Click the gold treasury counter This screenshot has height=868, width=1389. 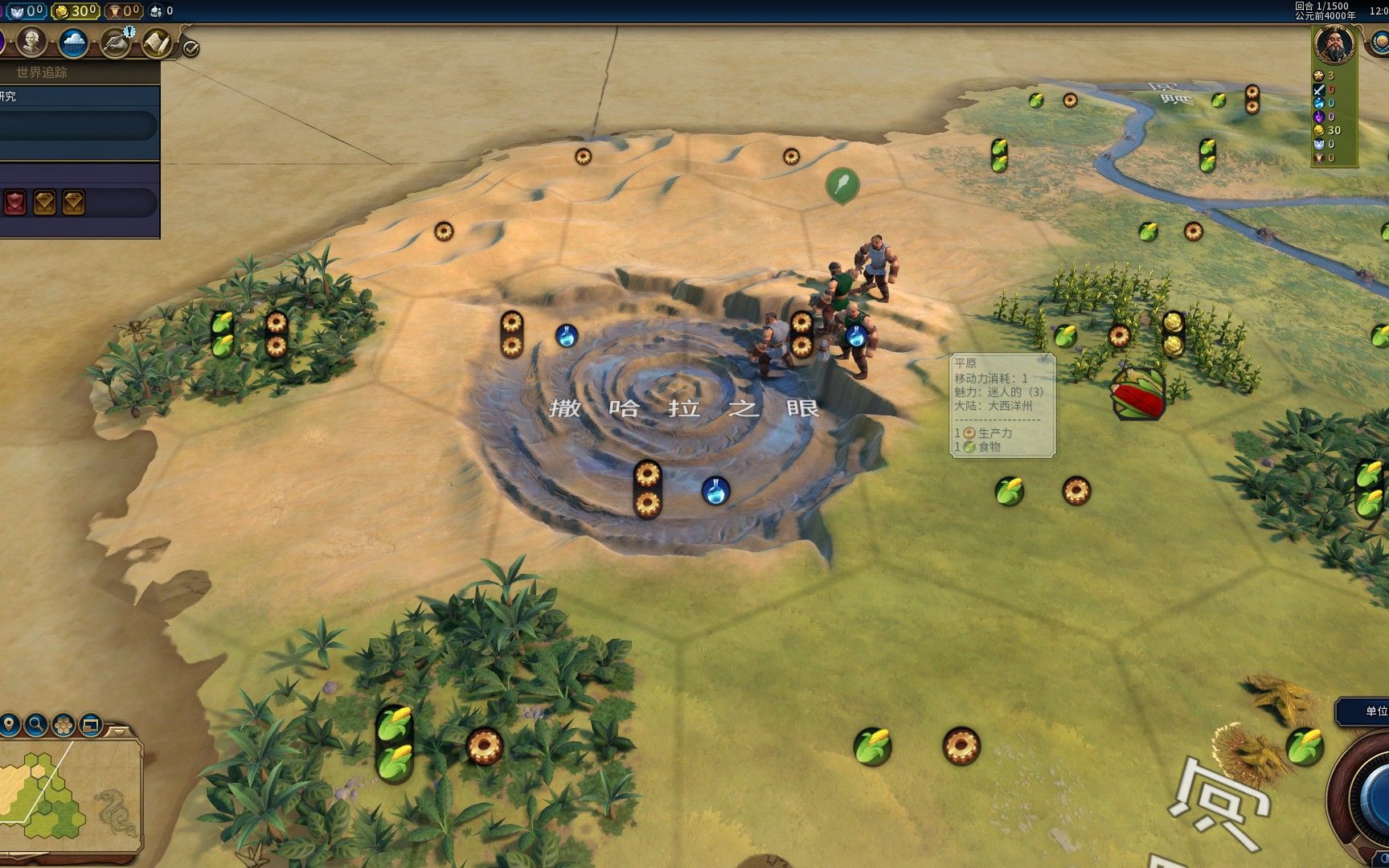pos(76,10)
